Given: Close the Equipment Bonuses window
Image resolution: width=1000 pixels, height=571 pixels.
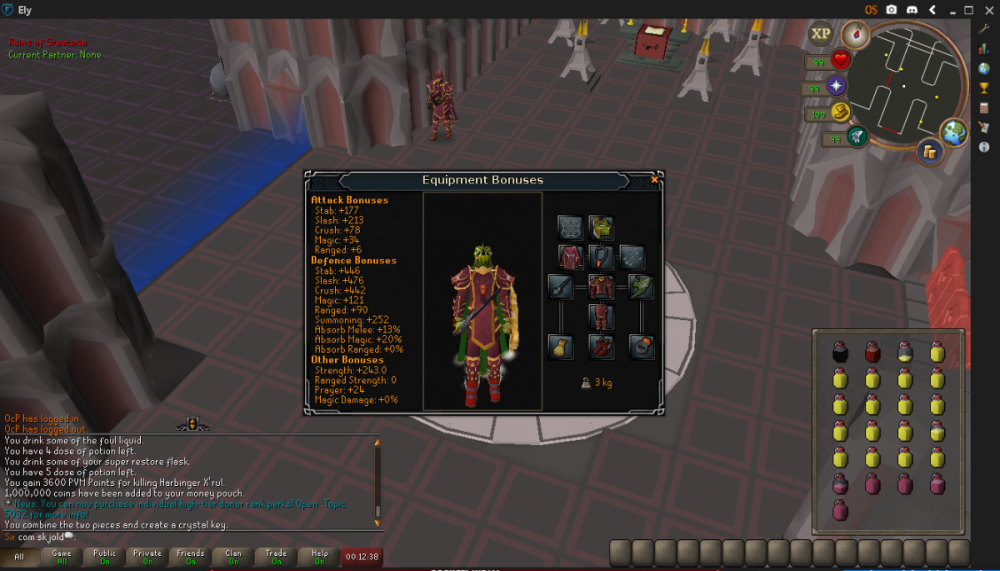Looking at the screenshot, I should click(654, 180).
